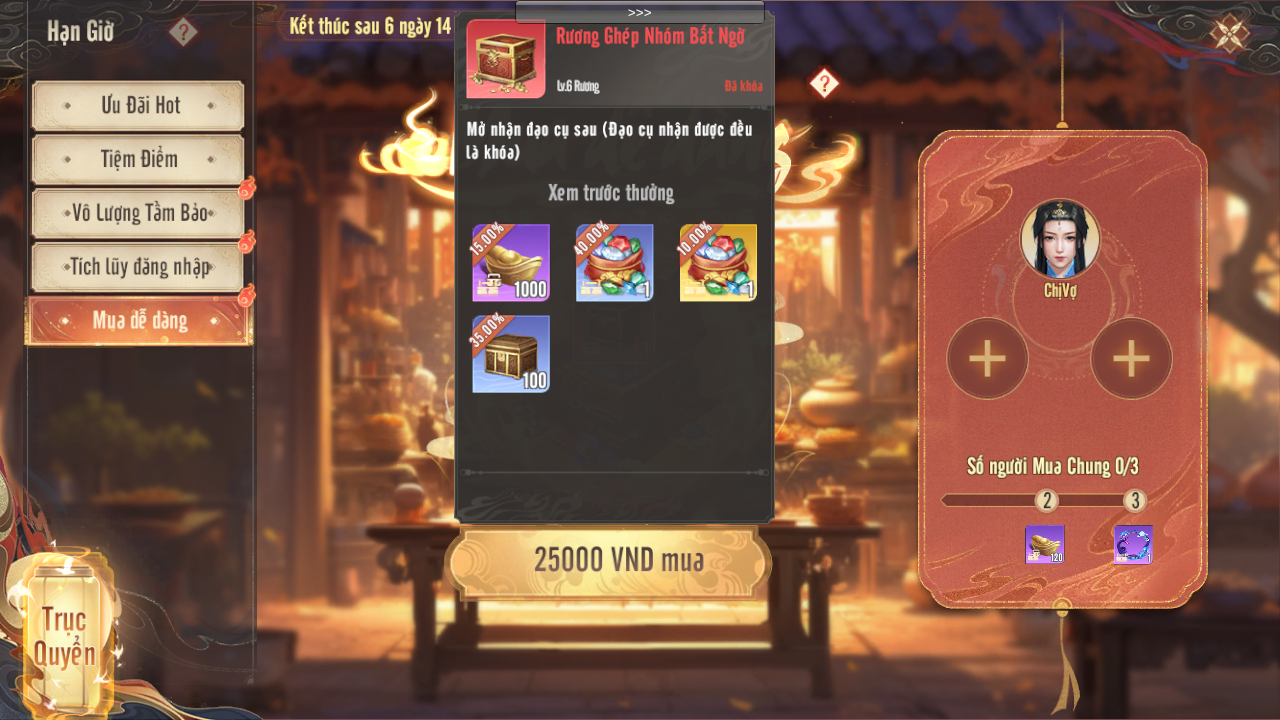1280x720 pixels.
Task: Inspect the 10% gem bag reward
Action: (x=718, y=263)
